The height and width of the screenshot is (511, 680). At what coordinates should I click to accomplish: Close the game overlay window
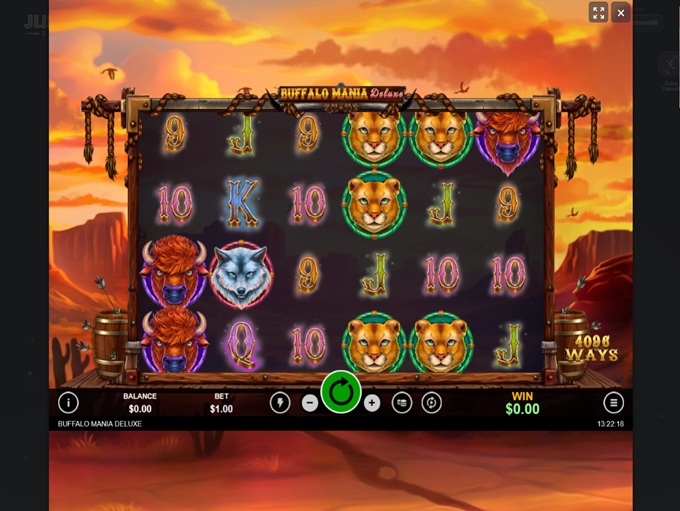[x=621, y=13]
